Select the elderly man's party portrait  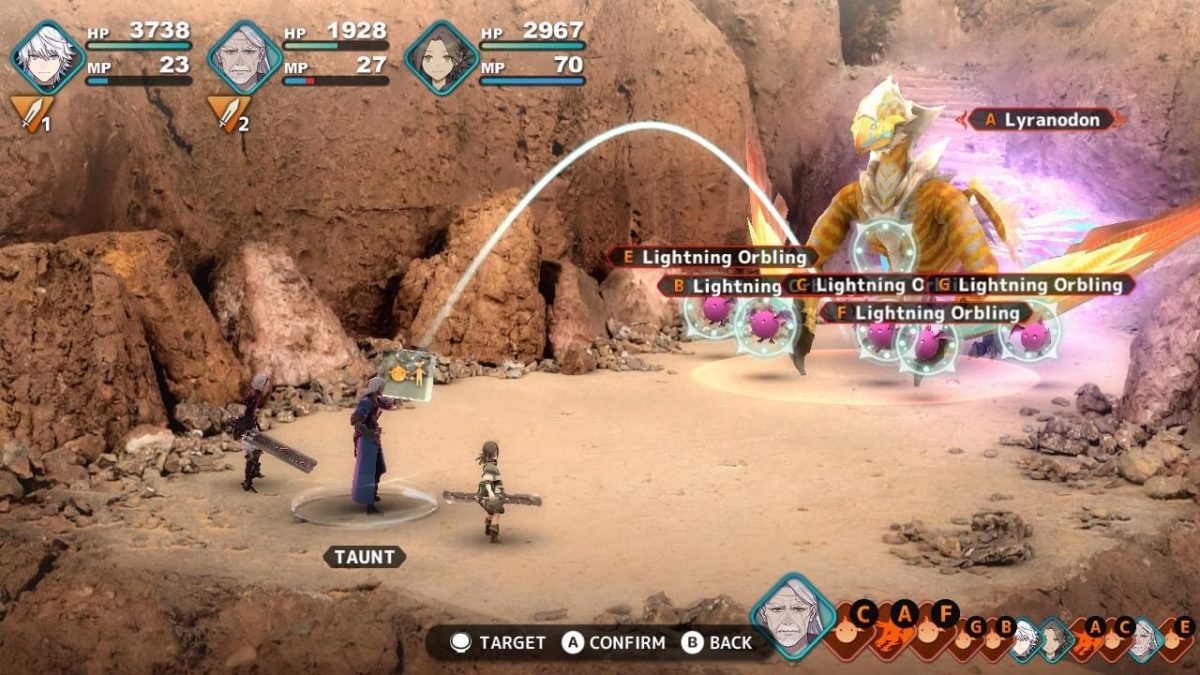(244, 58)
